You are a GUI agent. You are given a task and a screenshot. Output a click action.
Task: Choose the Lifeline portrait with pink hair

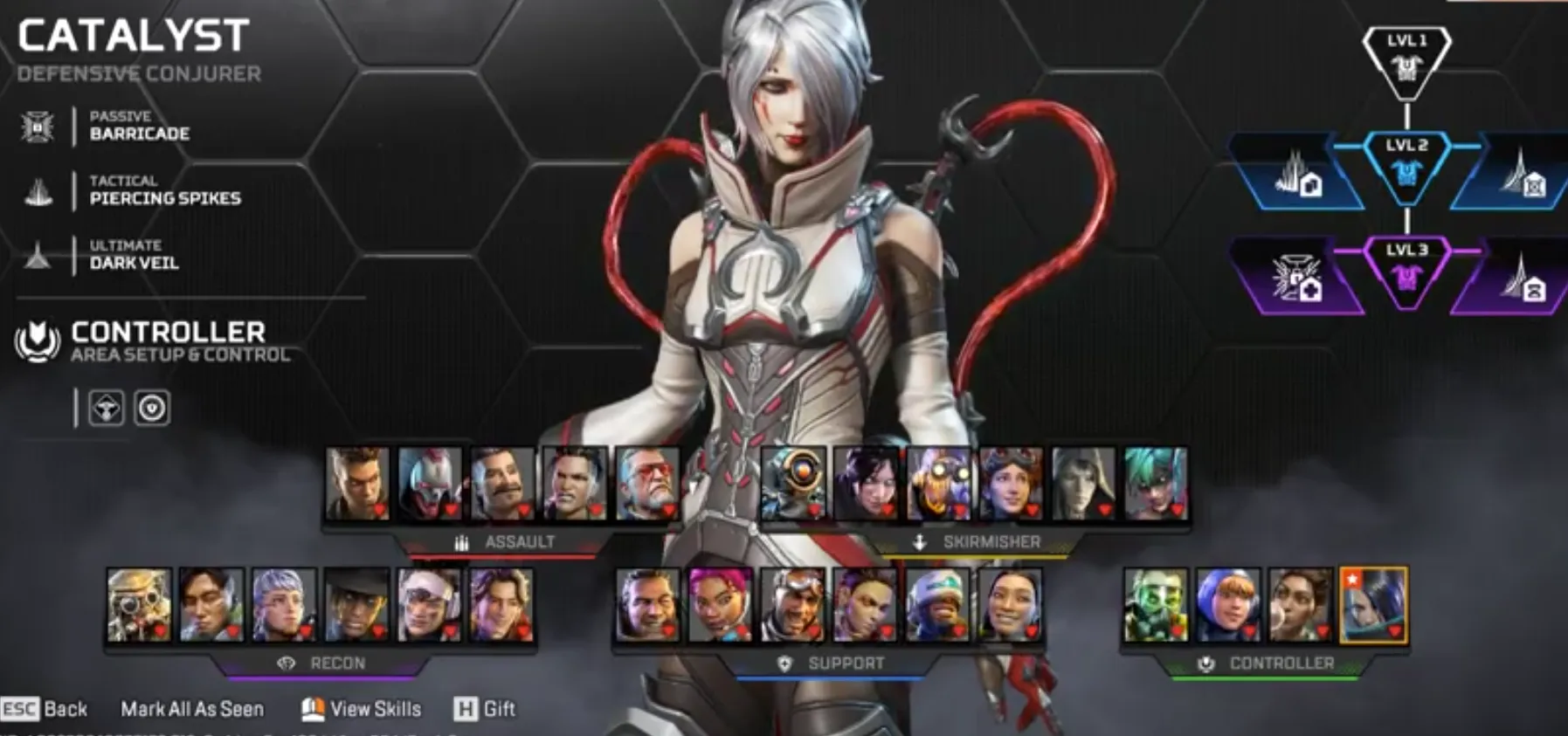click(x=720, y=605)
